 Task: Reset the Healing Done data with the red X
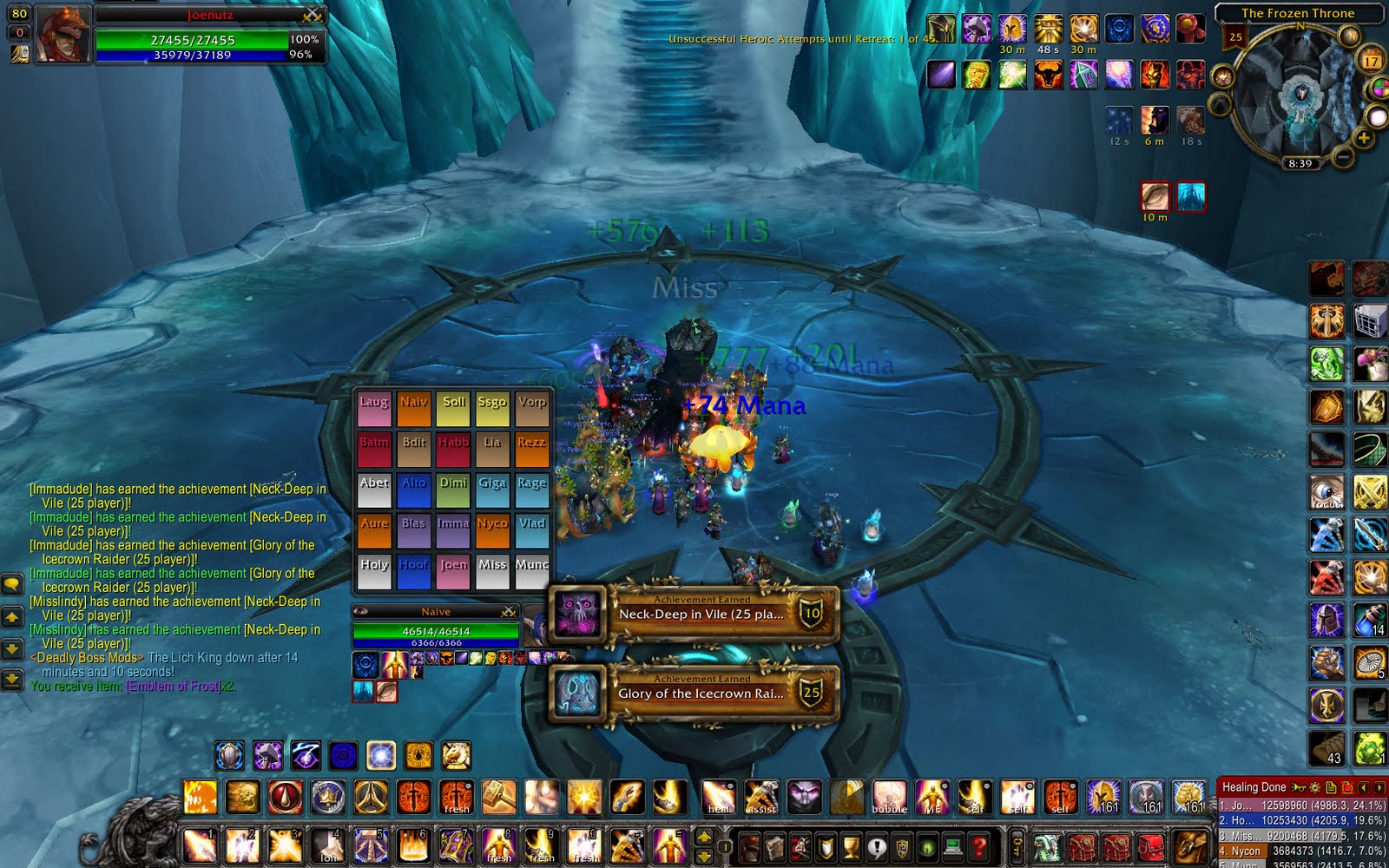click(1347, 787)
